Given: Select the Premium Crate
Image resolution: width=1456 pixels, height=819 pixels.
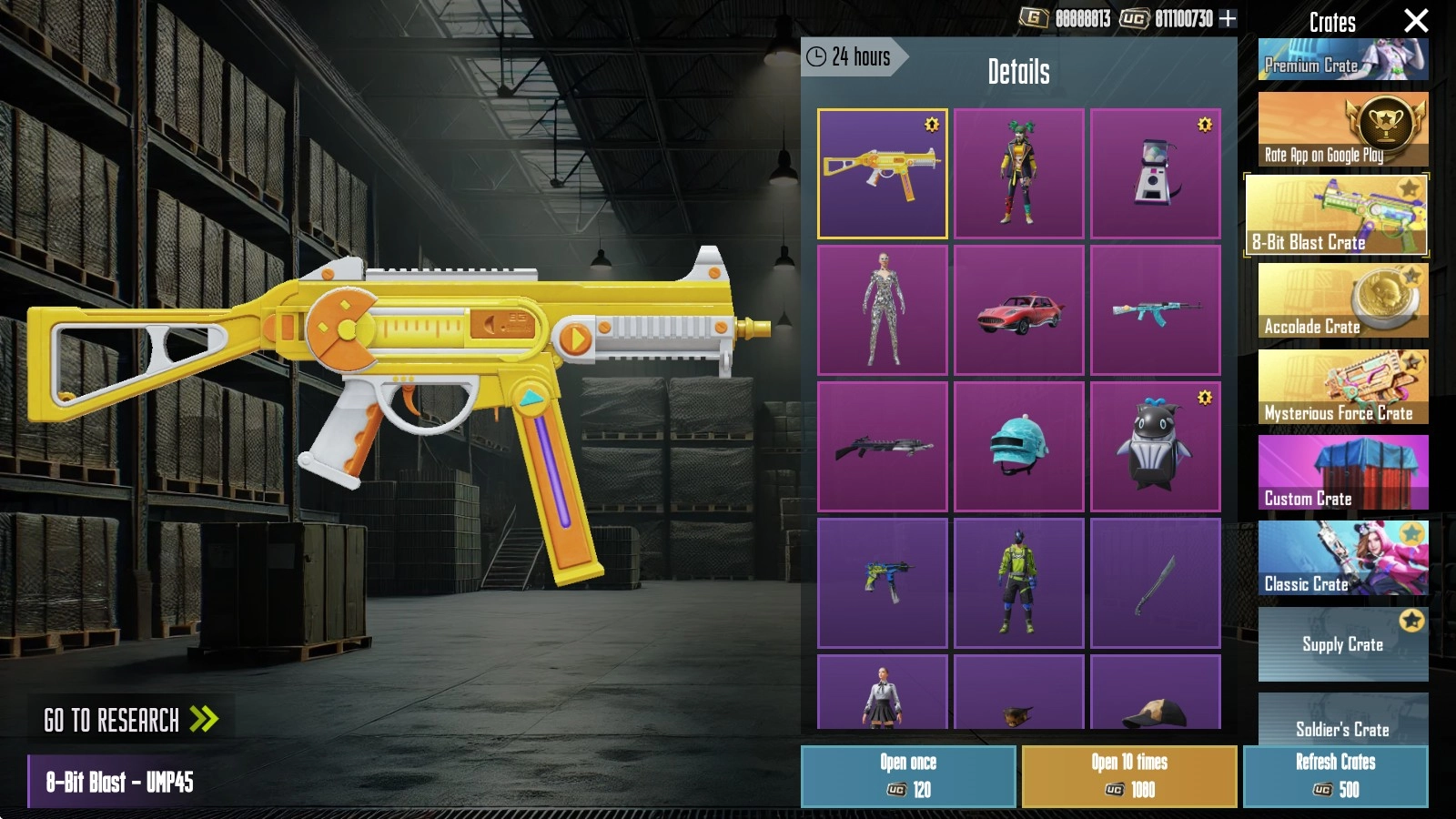Looking at the screenshot, I should (x=1342, y=60).
